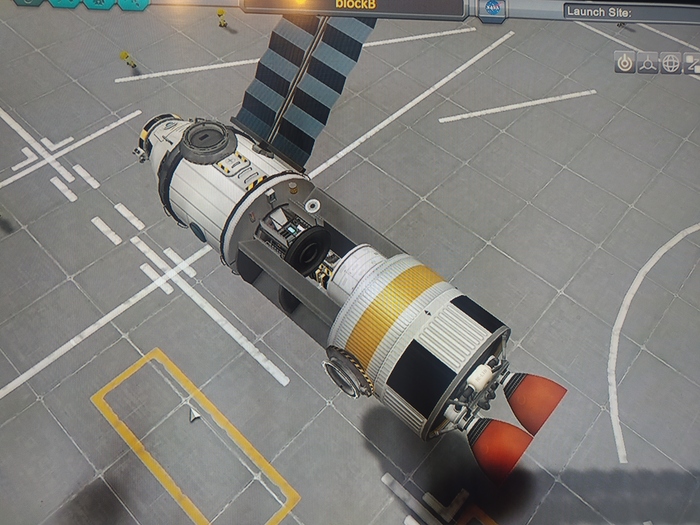Select the blockB vessel name field
Image resolution: width=700 pixels, height=525 pixels.
tap(353, 6)
